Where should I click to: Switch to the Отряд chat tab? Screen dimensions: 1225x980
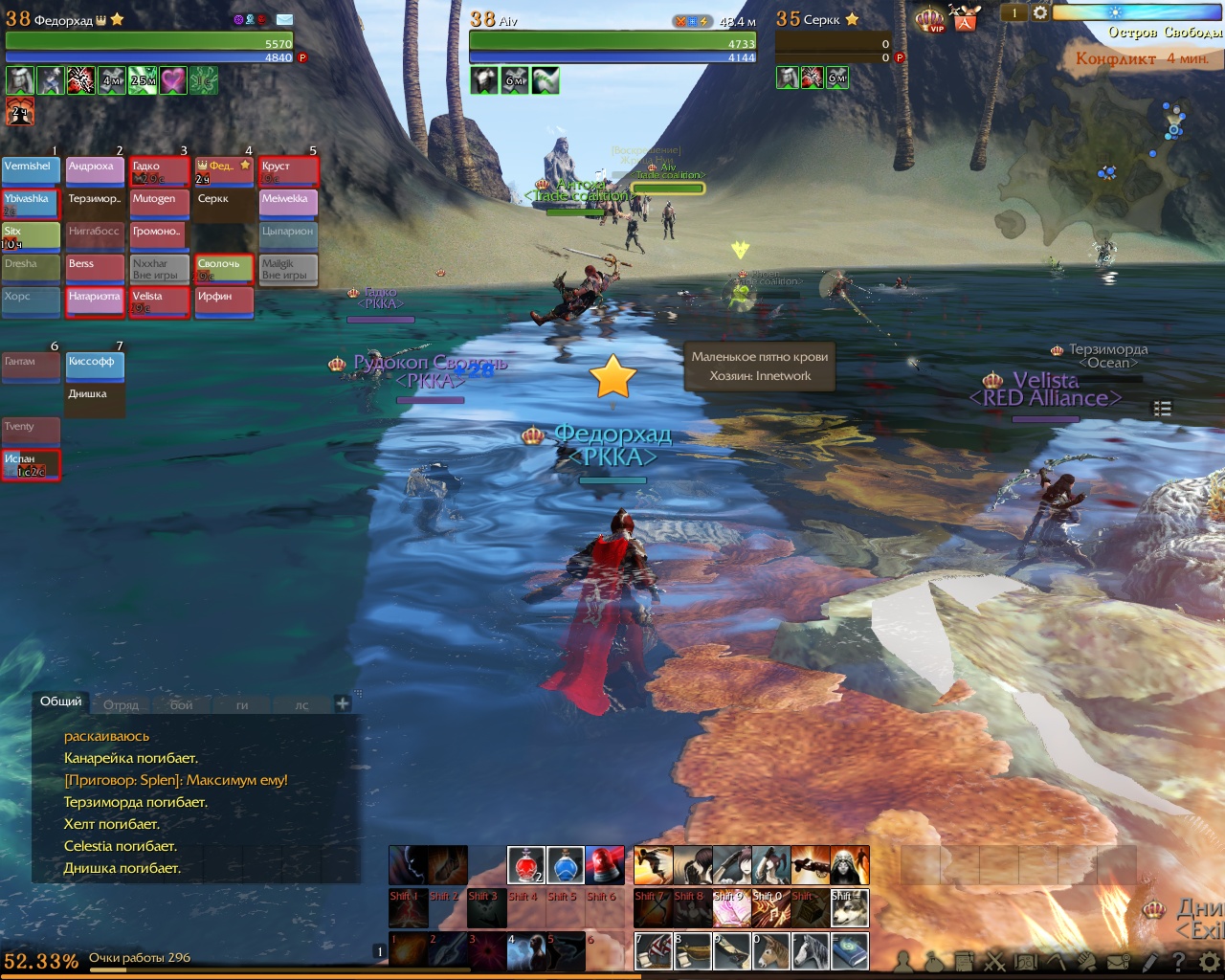click(x=122, y=705)
